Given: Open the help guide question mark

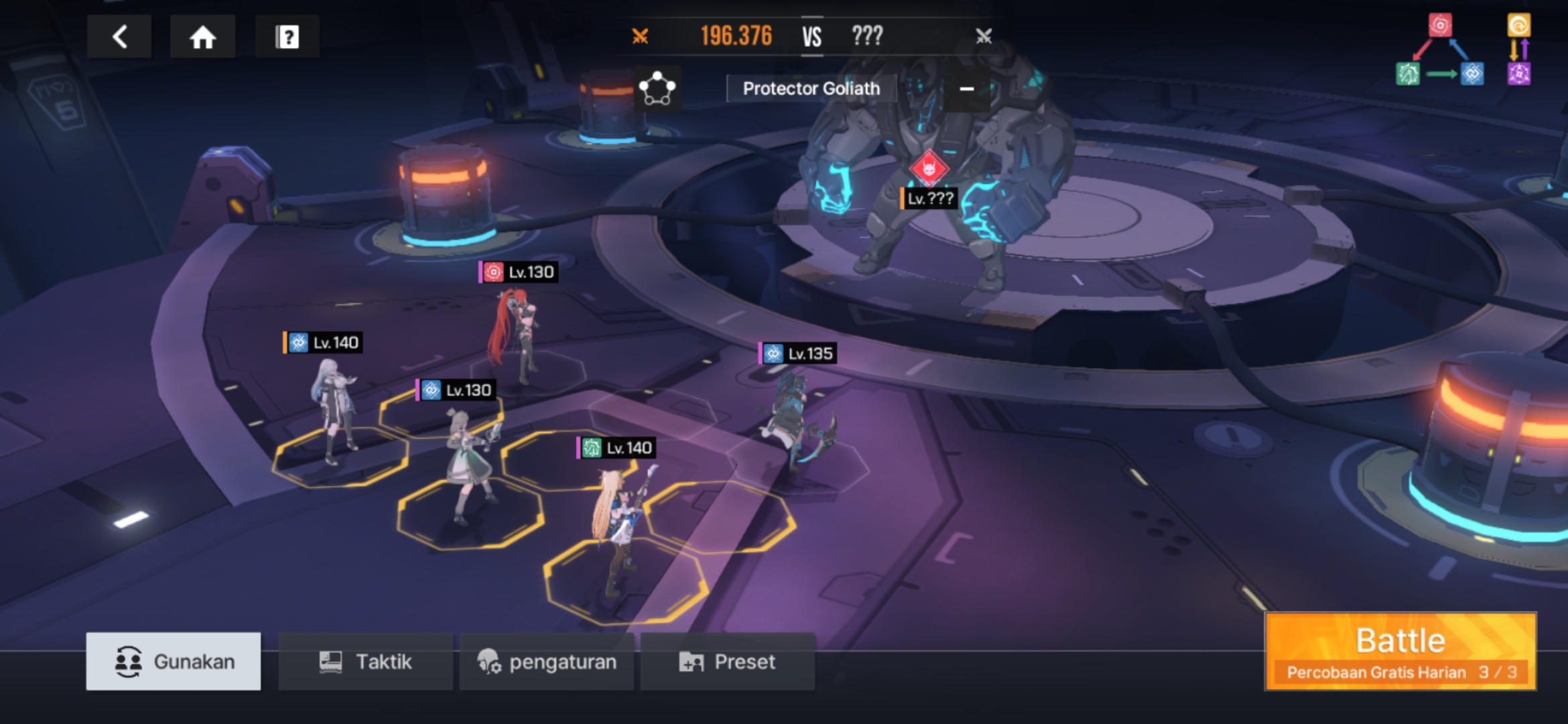Looking at the screenshot, I should coord(287,37).
